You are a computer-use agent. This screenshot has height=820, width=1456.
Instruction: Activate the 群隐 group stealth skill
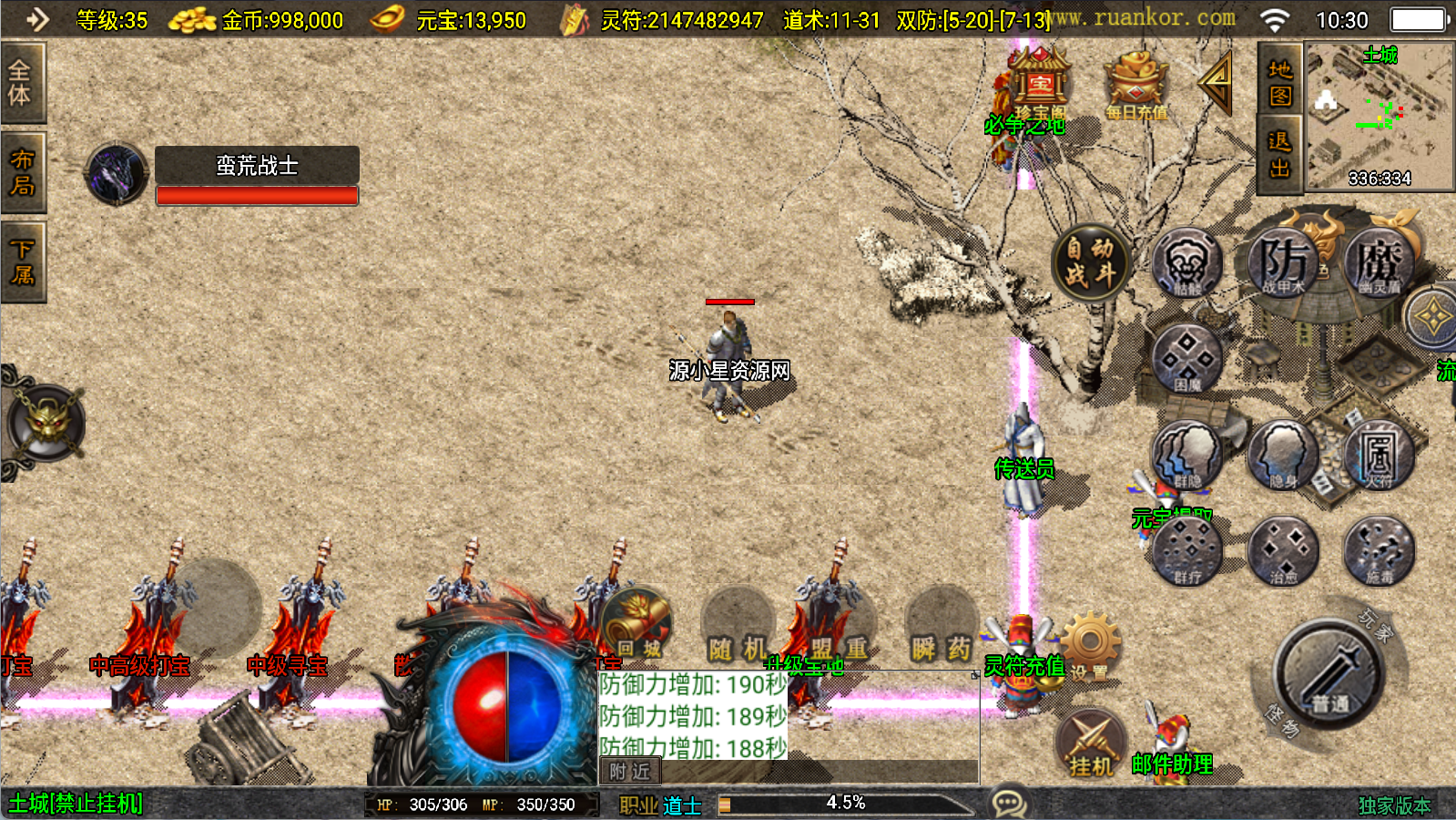[1186, 454]
